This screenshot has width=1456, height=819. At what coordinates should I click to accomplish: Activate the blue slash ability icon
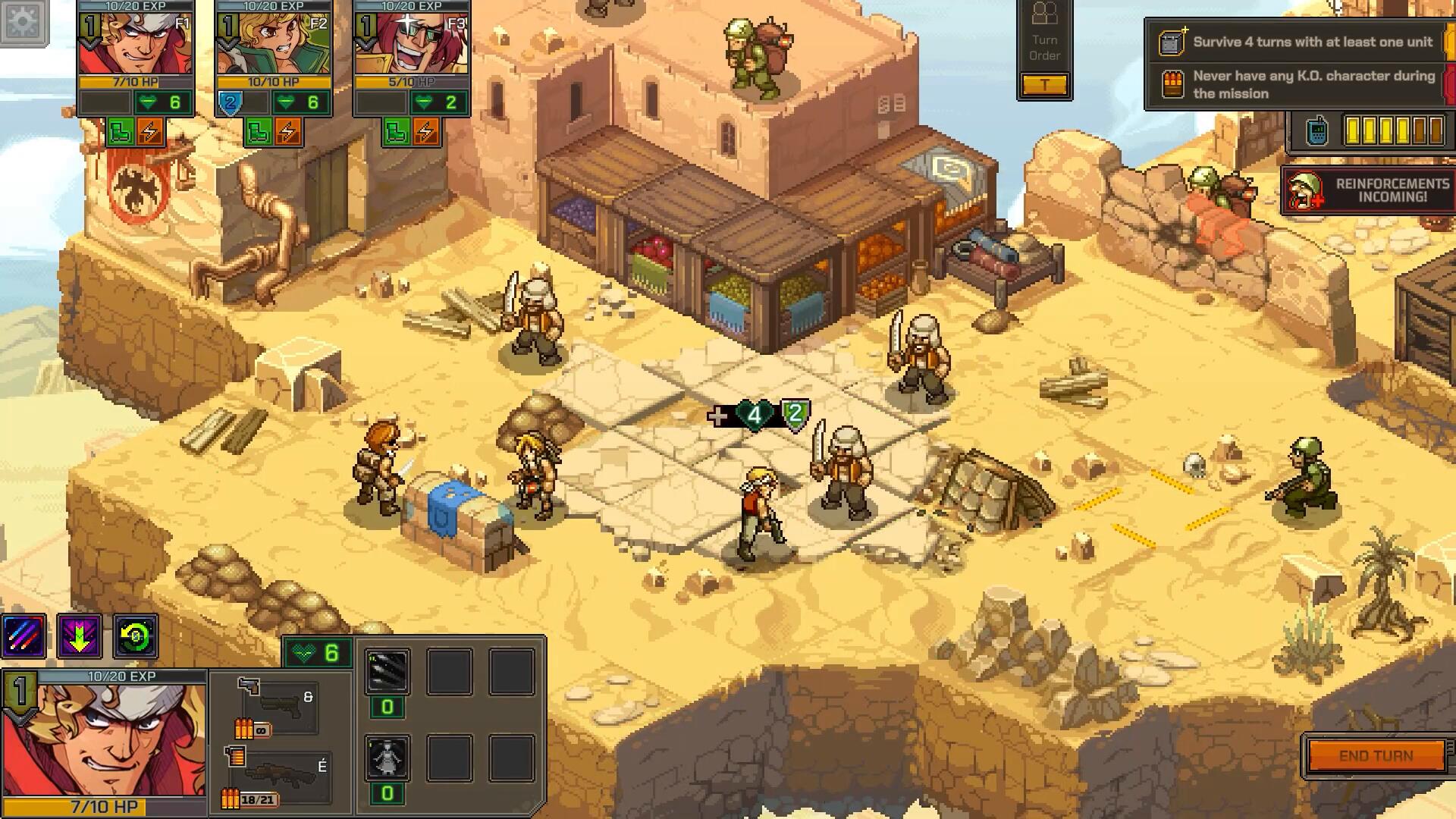24,635
